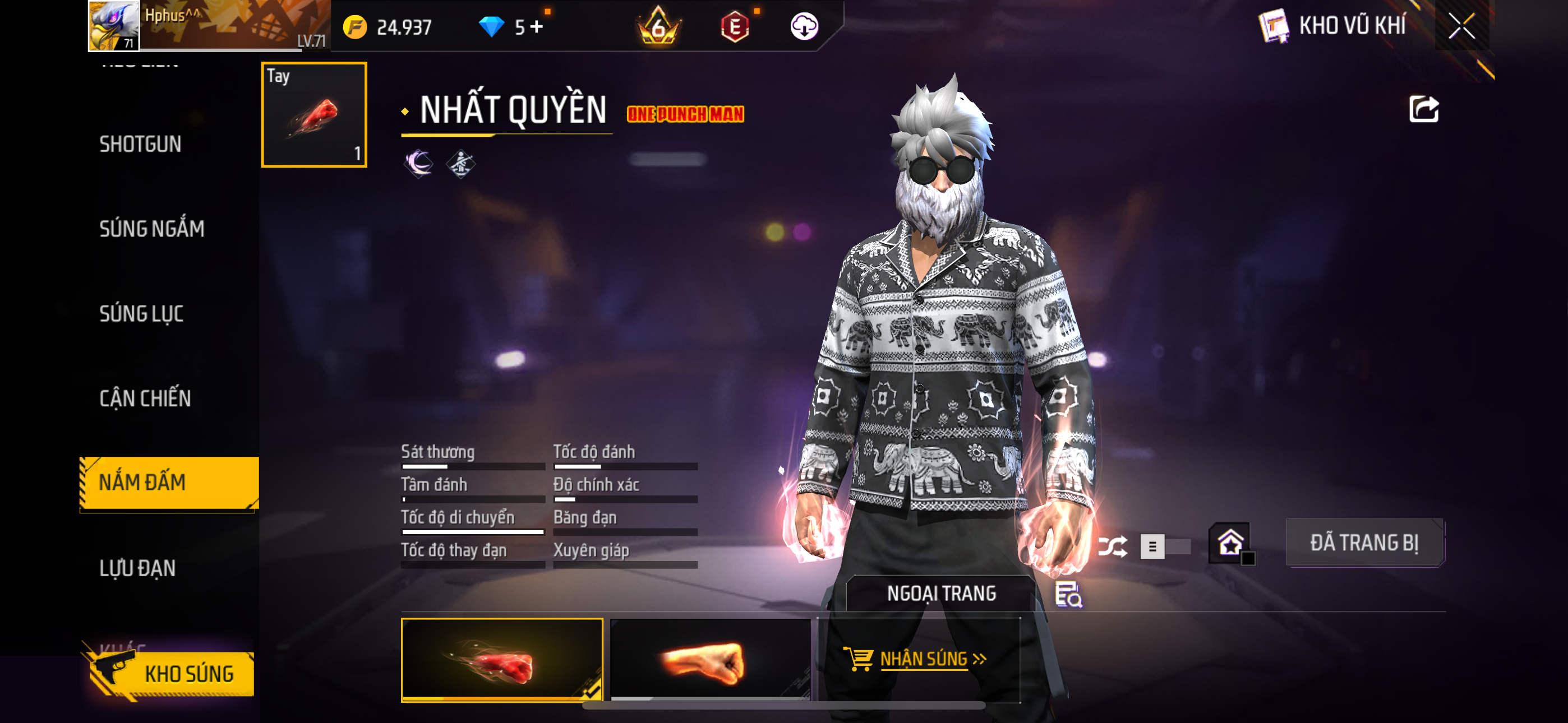Open the KHO VŨ KHÍ weapon catalog
Viewport: 1568px width, 723px height.
pos(1333,26)
